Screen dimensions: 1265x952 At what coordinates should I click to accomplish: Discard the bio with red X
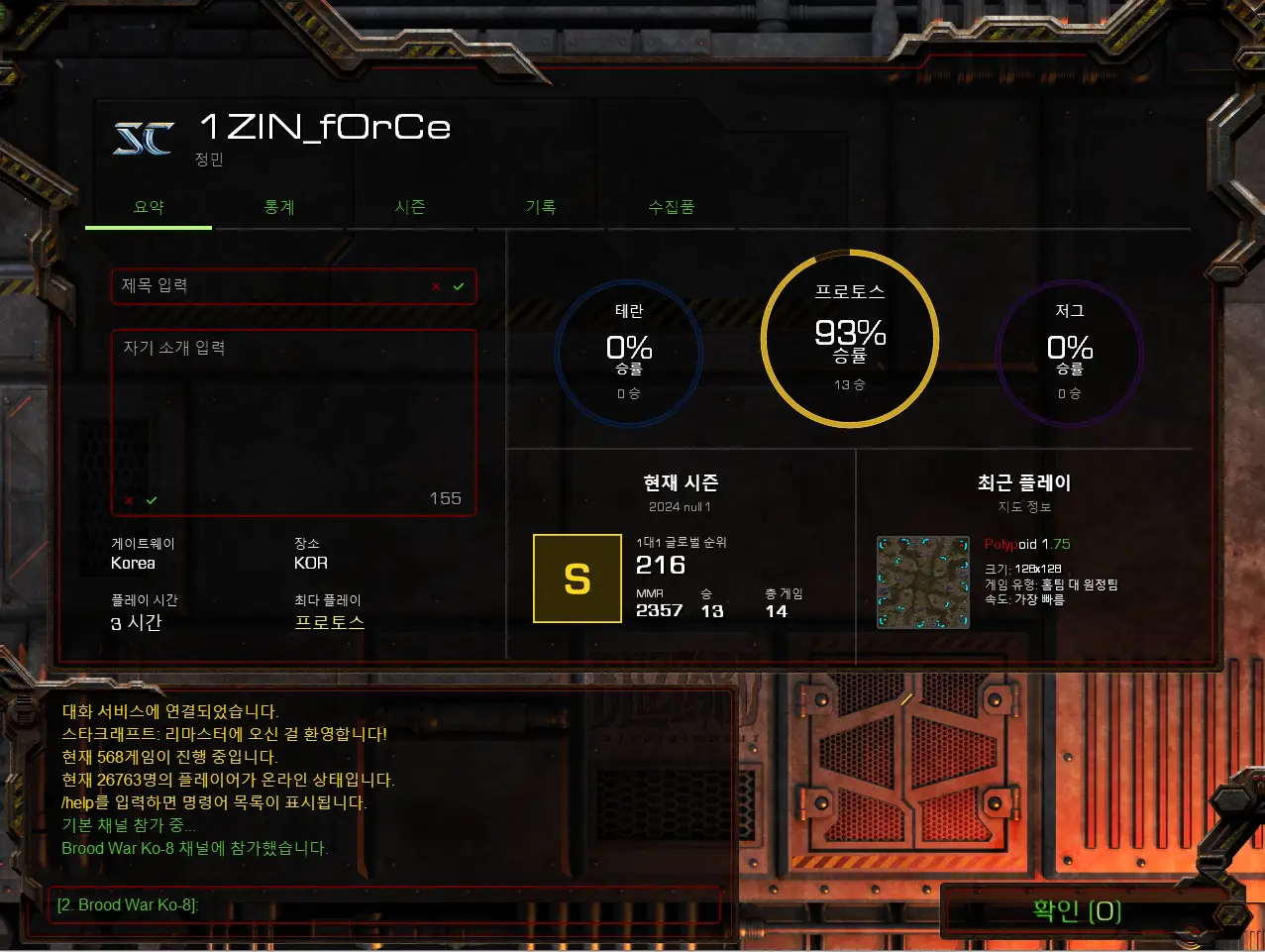(129, 500)
